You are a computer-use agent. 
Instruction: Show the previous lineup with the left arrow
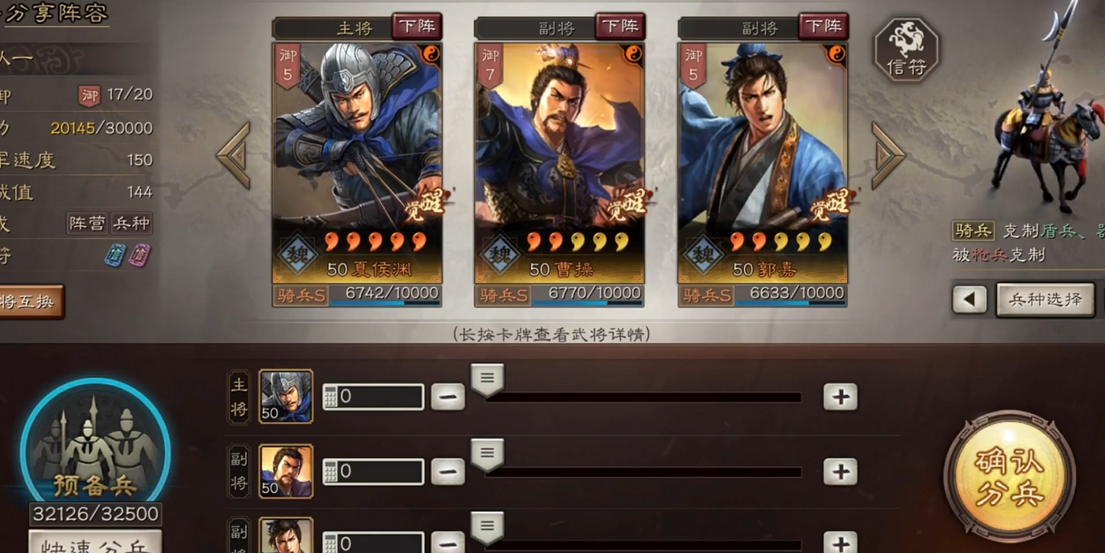(234, 155)
